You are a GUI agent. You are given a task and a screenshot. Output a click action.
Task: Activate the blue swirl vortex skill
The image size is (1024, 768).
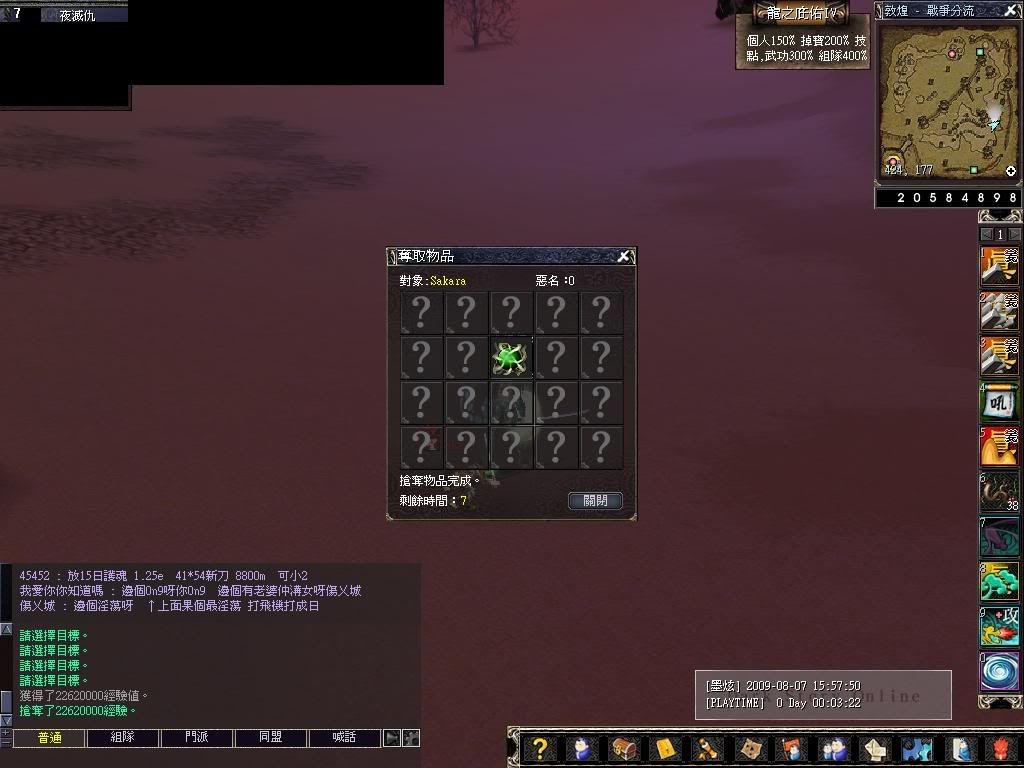tap(999, 672)
